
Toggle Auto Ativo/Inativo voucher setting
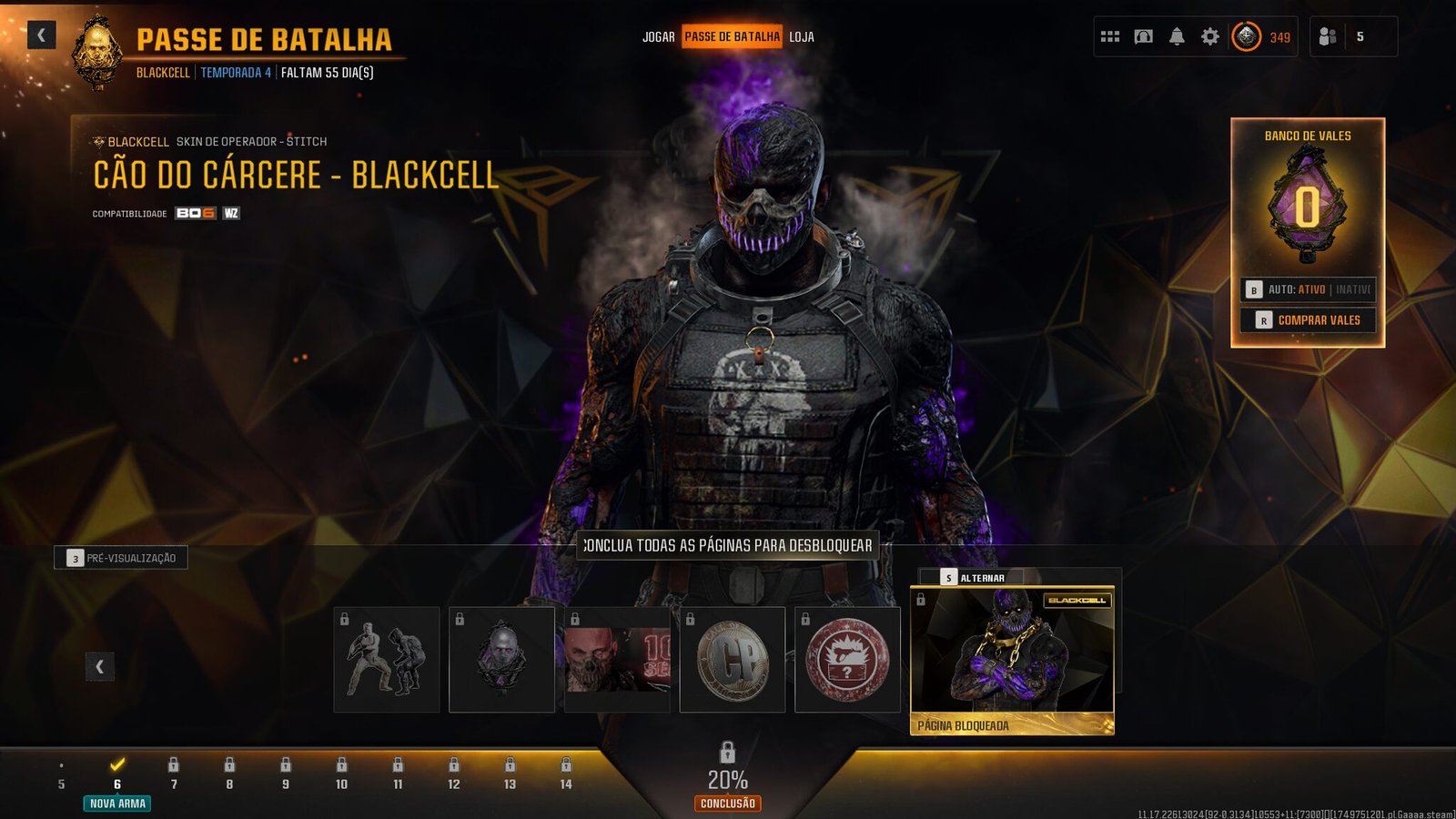[1309, 289]
